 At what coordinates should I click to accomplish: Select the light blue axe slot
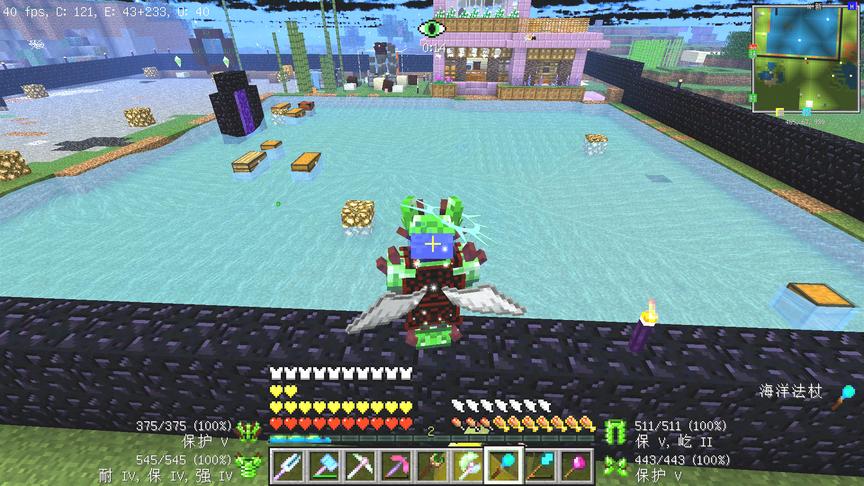(323, 466)
